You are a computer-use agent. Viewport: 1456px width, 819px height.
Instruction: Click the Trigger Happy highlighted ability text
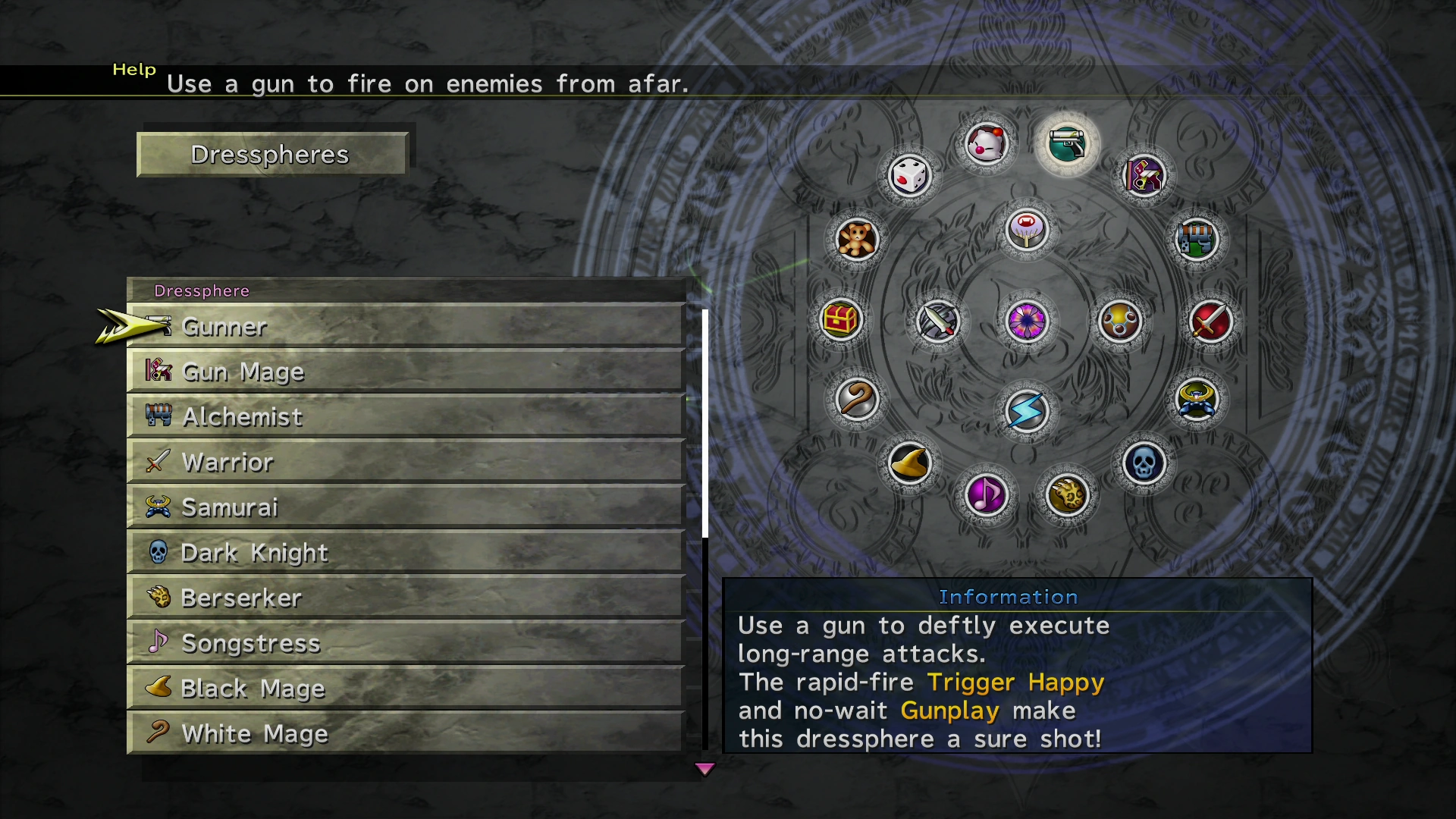pos(1014,682)
